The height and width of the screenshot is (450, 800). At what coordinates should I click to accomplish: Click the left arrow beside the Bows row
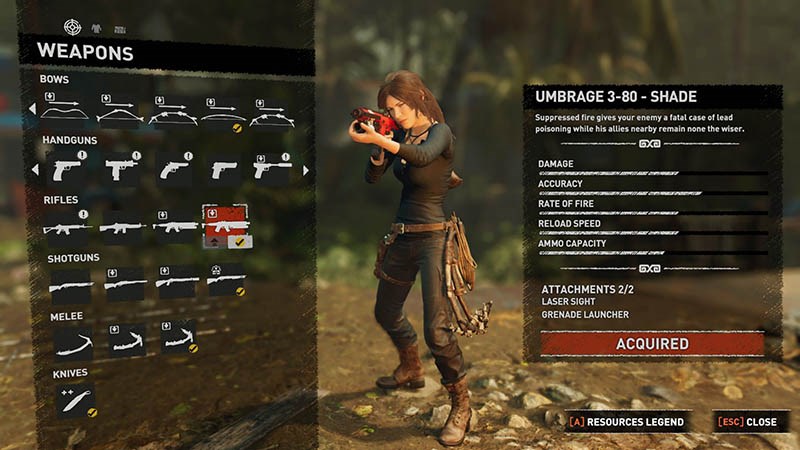[x=31, y=109]
